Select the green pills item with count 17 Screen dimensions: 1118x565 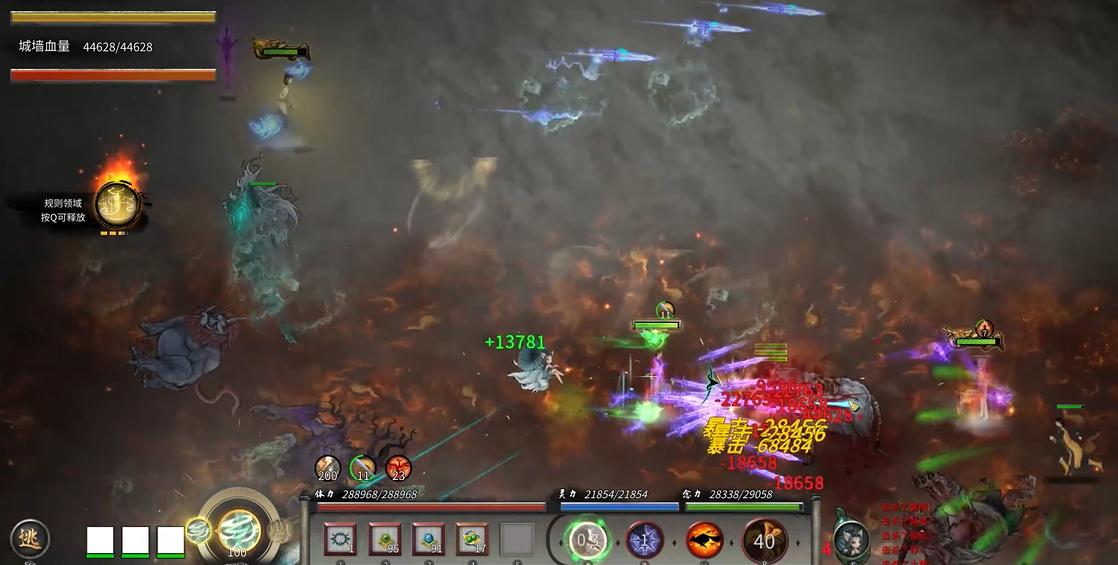tap(473, 540)
